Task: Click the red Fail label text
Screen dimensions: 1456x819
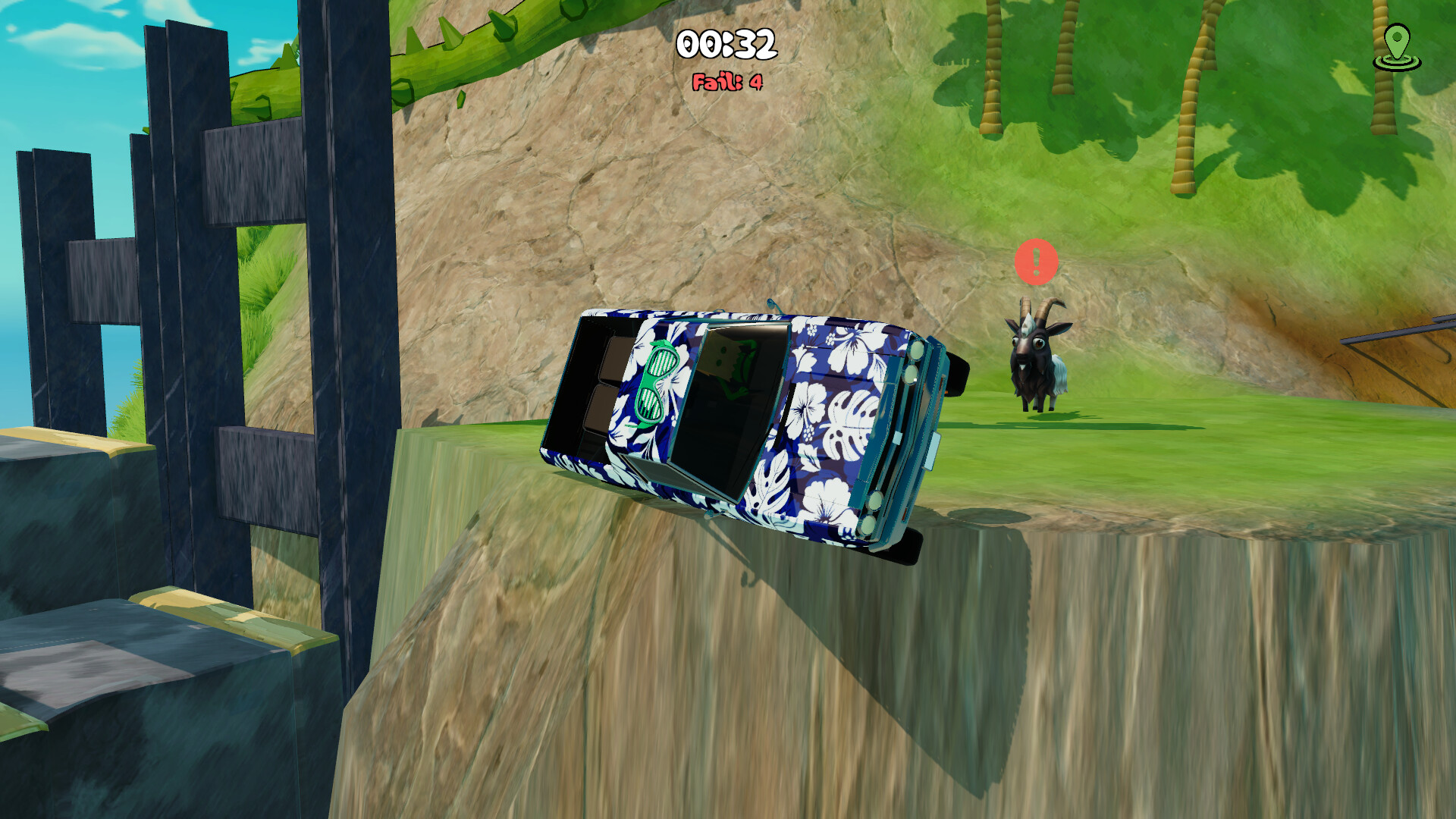Action: pos(711,80)
